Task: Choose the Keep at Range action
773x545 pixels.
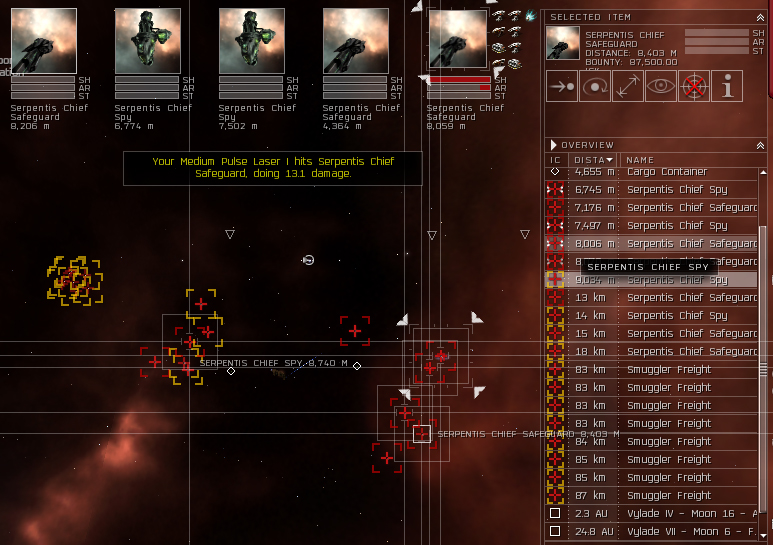Action: pyautogui.click(x=628, y=87)
